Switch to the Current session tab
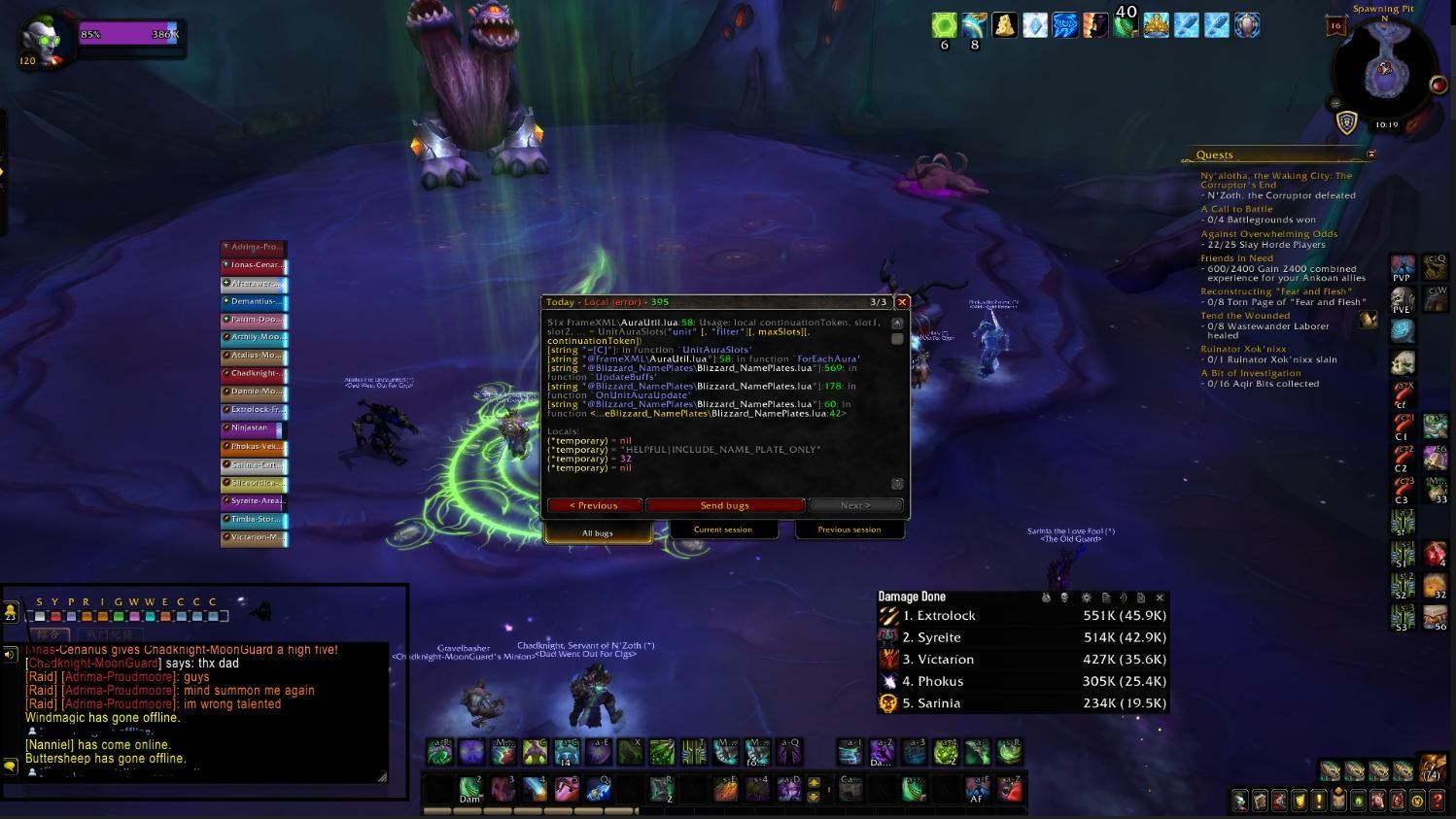Viewport: 1456px width, 819px height. [724, 529]
